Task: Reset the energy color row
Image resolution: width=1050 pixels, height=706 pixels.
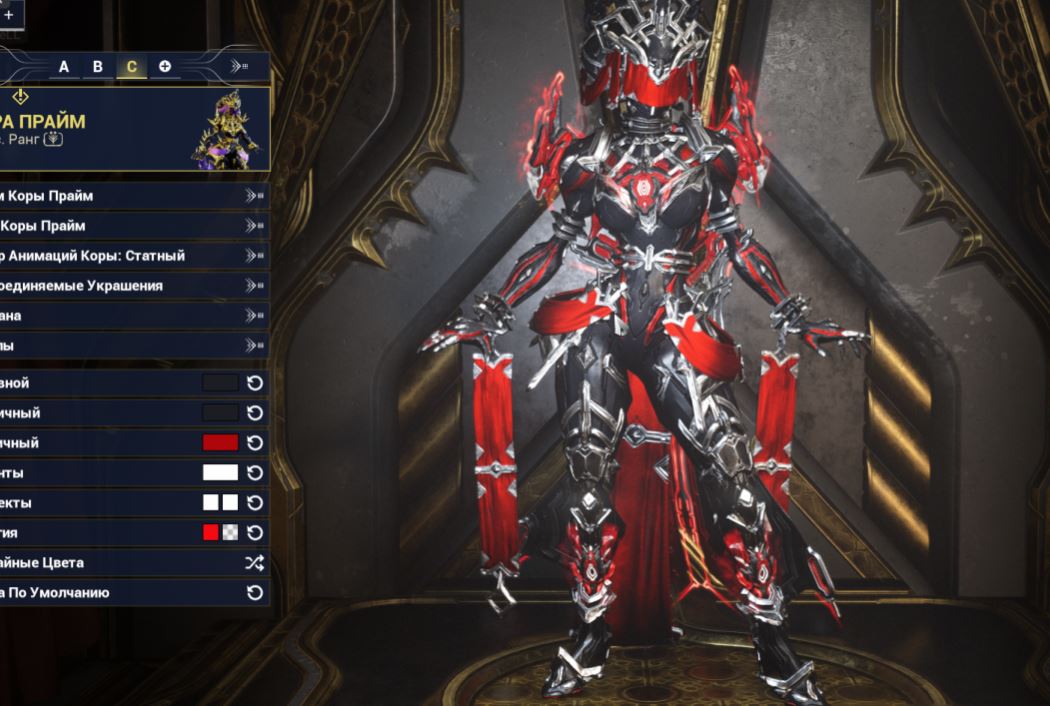Action: [x=255, y=533]
